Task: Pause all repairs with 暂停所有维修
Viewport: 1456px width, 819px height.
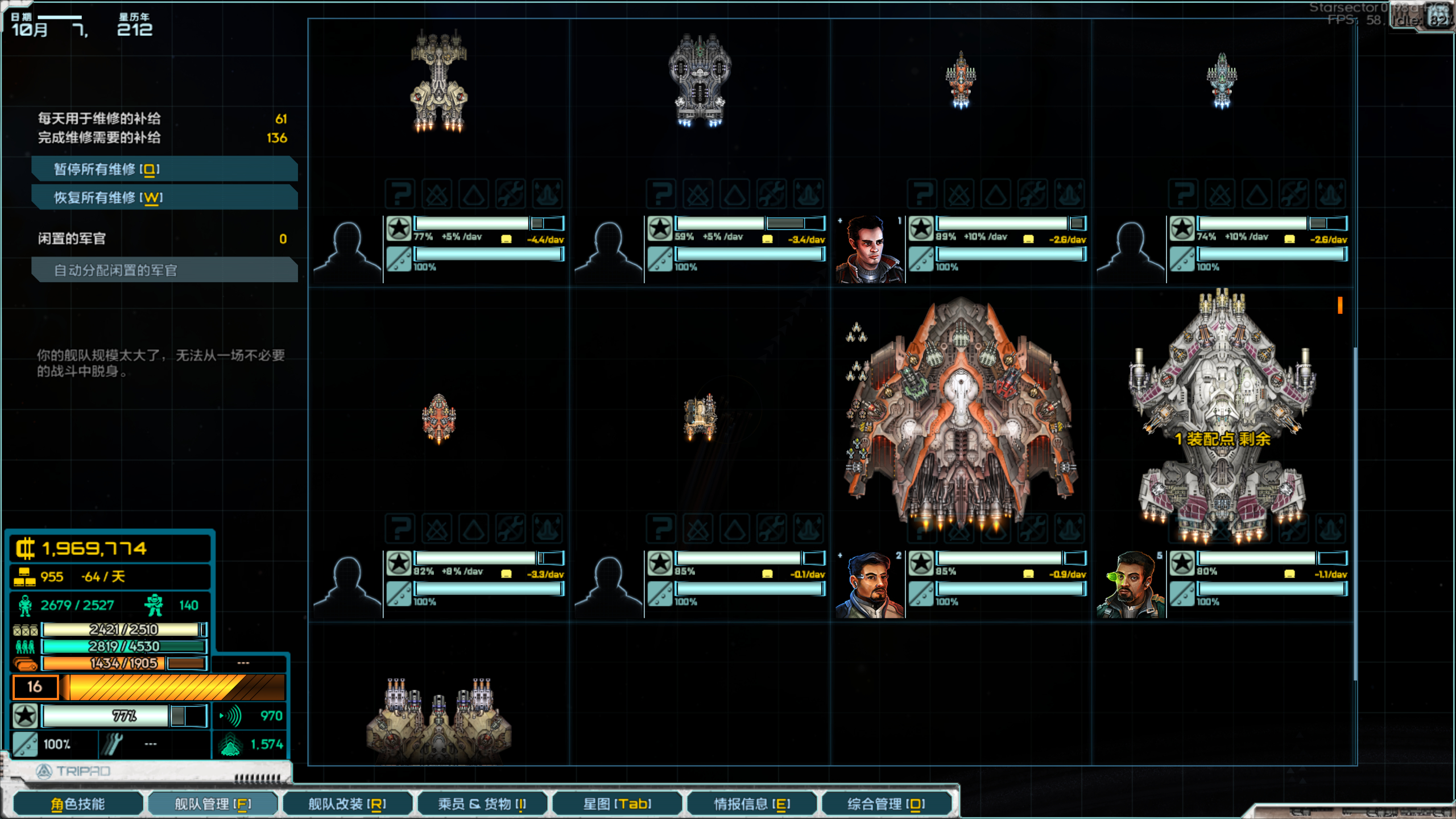Action: [x=164, y=169]
